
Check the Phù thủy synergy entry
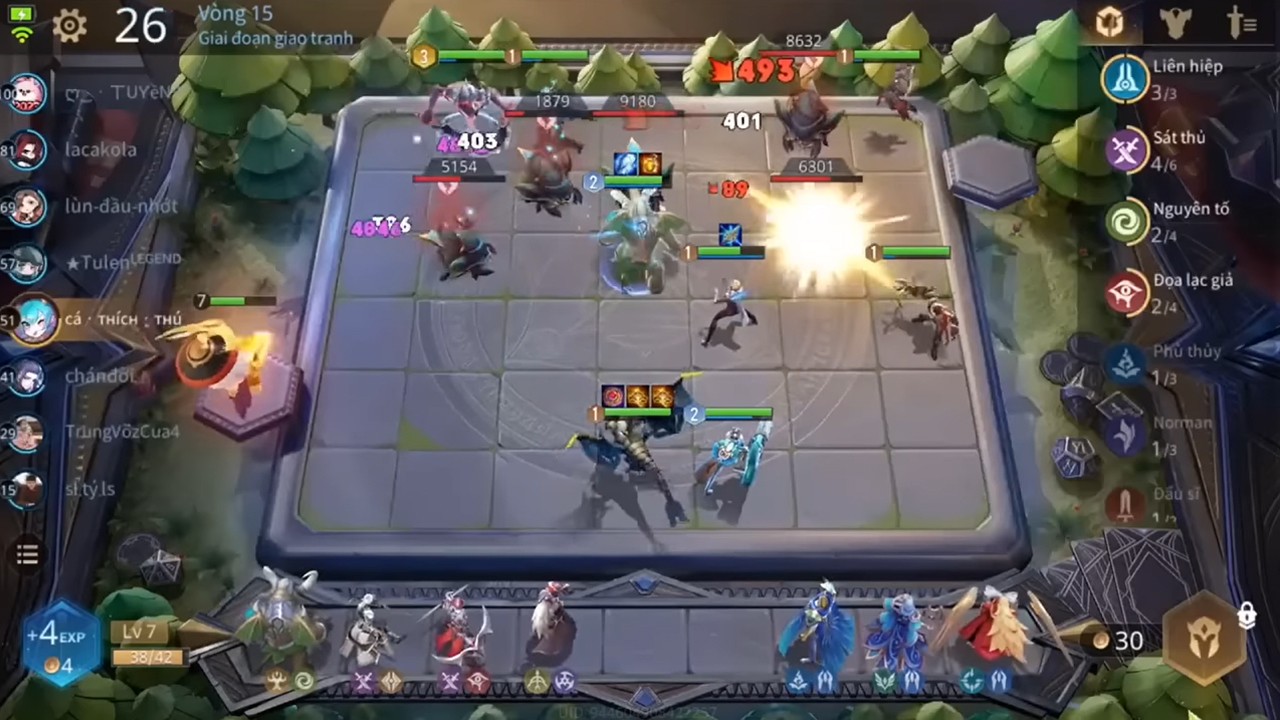tap(1127, 363)
